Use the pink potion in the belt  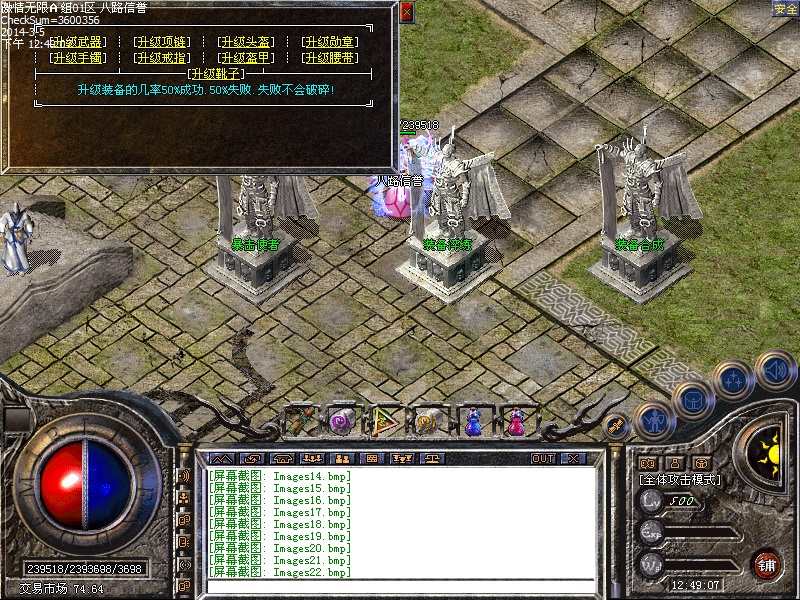(516, 421)
